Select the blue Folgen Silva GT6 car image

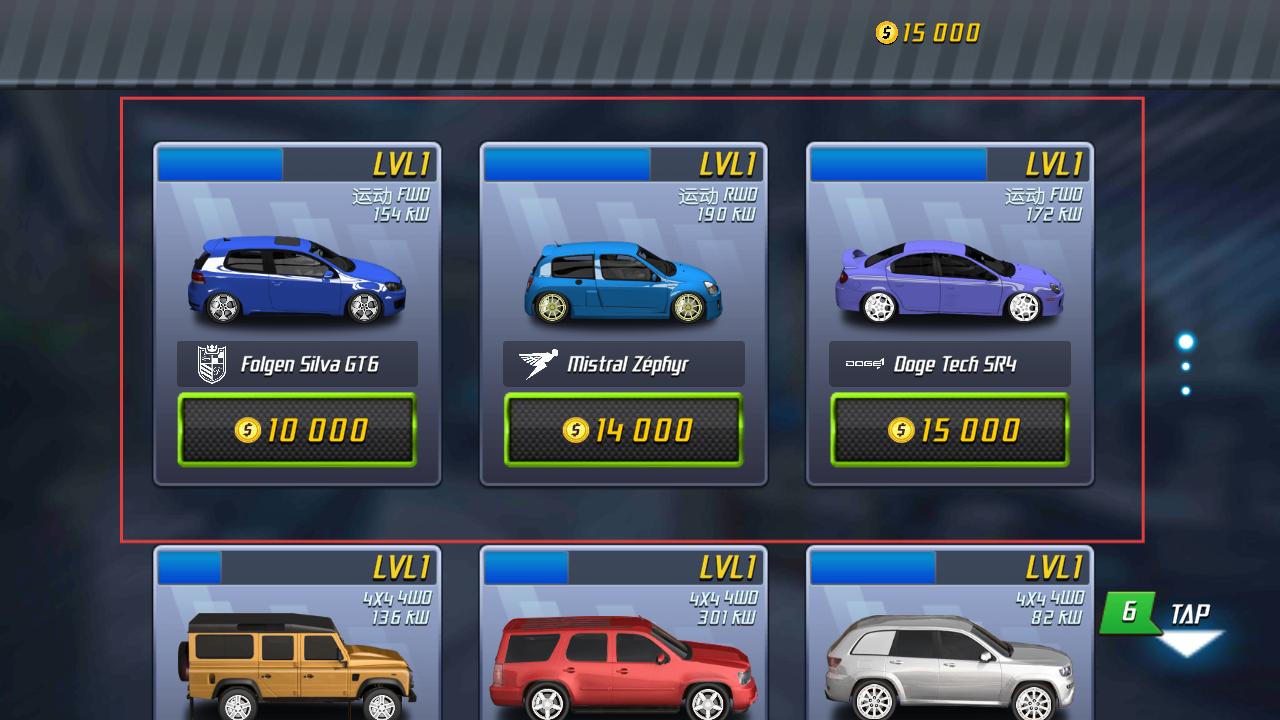tap(297, 280)
